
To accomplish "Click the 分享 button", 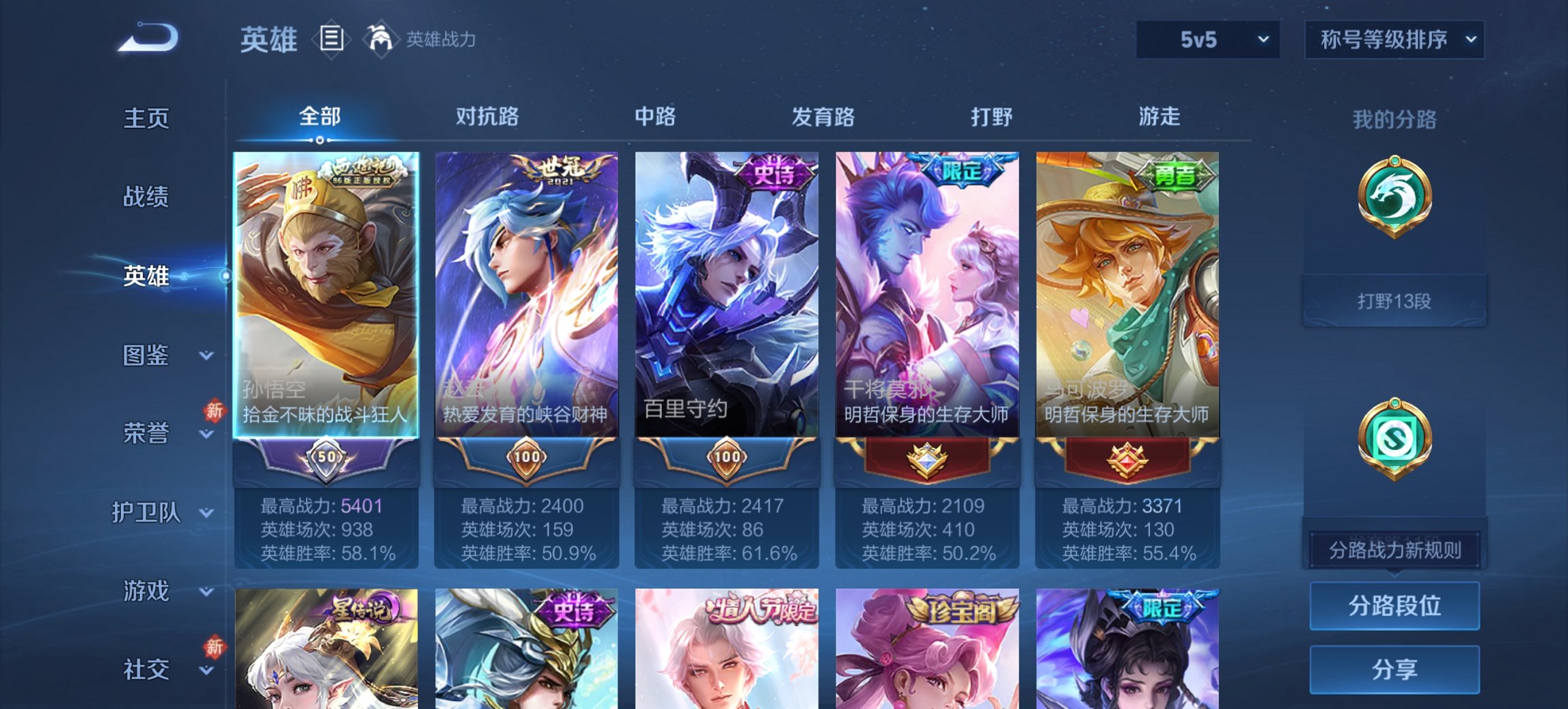I will coord(1394,667).
